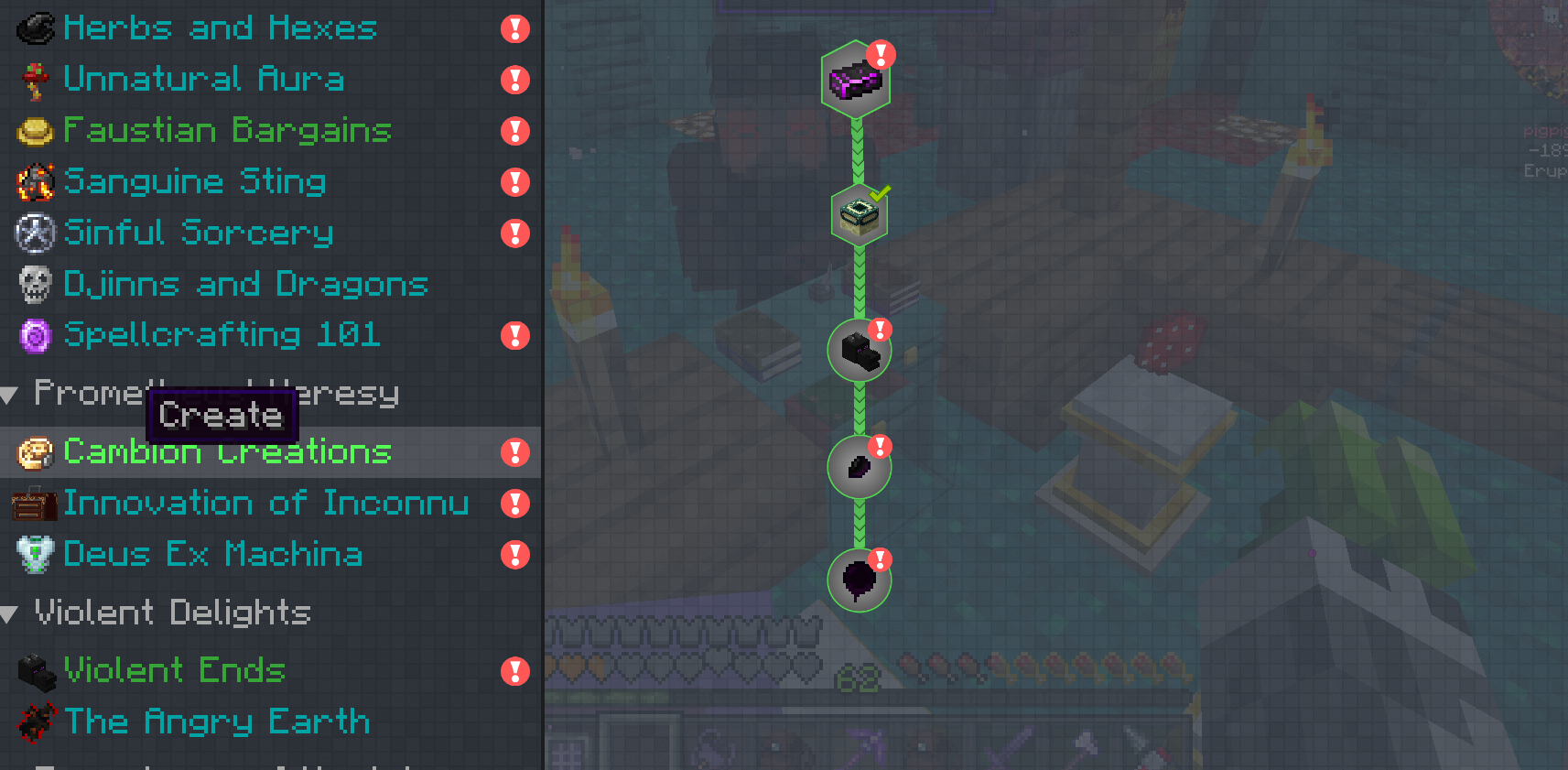
Task: Open the Violent Ends chapter
Action: pos(174,670)
